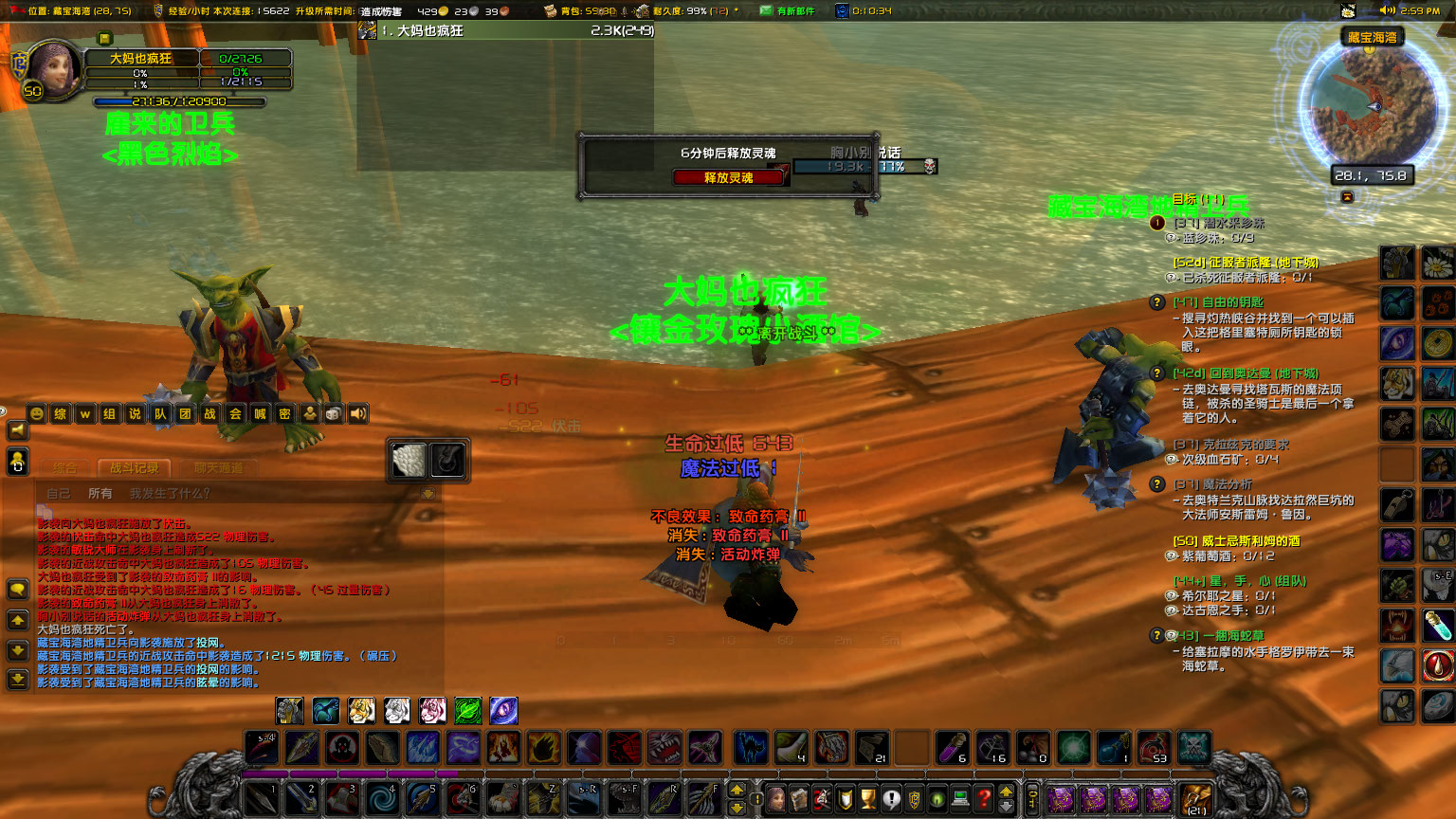
Task: Open character info via the portrait micro-menu icon
Action: click(777, 798)
